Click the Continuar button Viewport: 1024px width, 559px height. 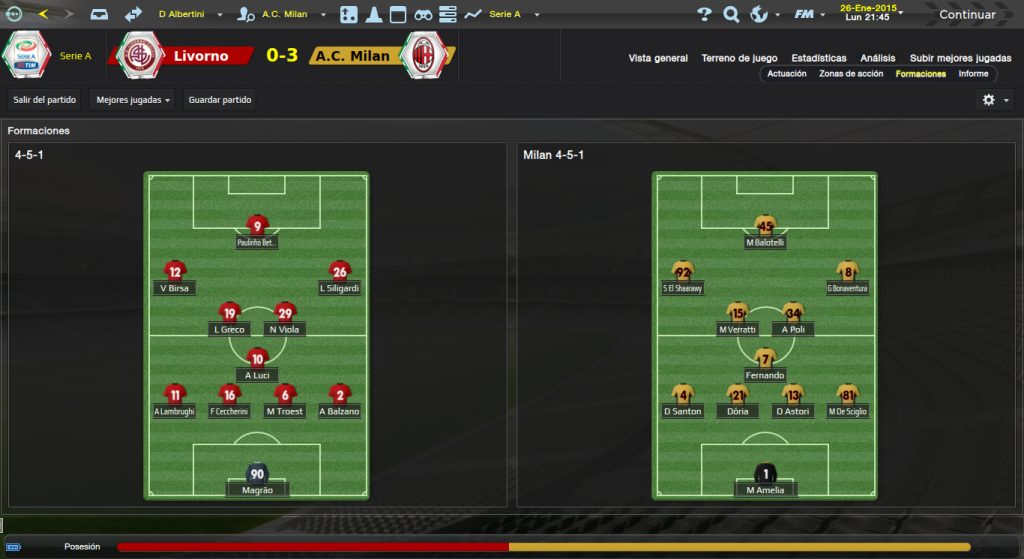click(x=966, y=14)
